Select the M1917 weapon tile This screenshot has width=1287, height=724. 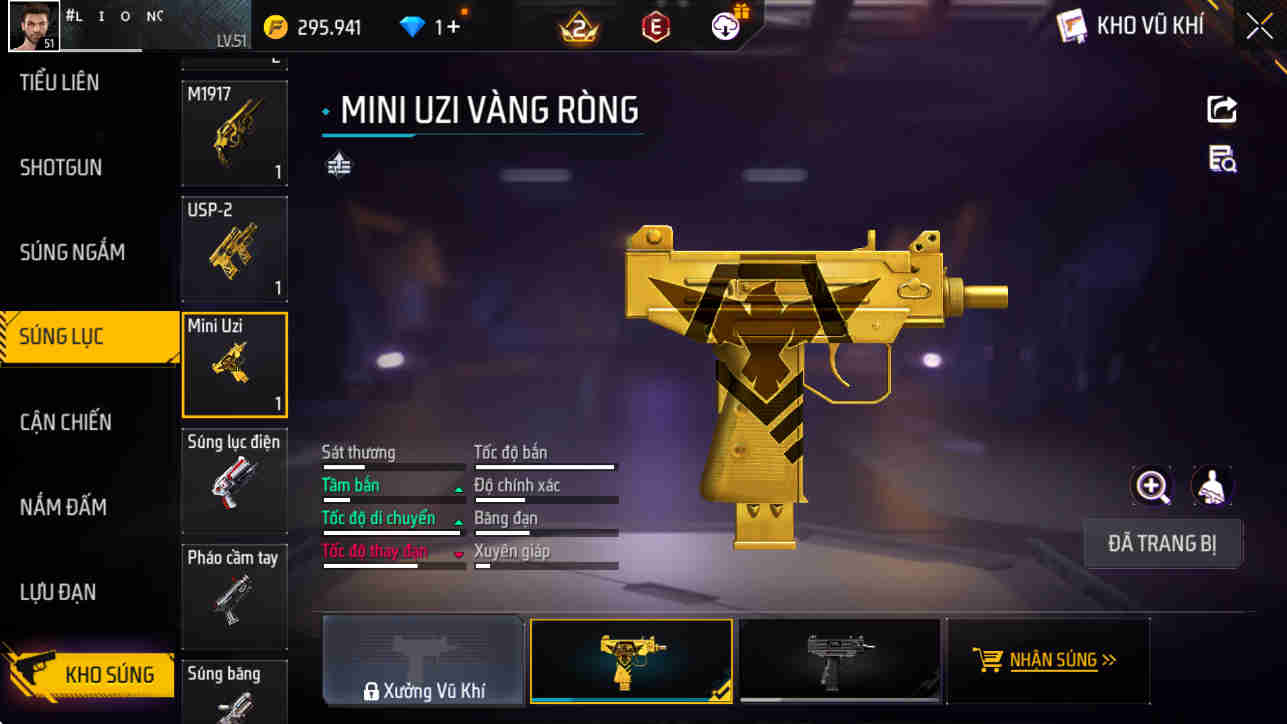tap(234, 134)
